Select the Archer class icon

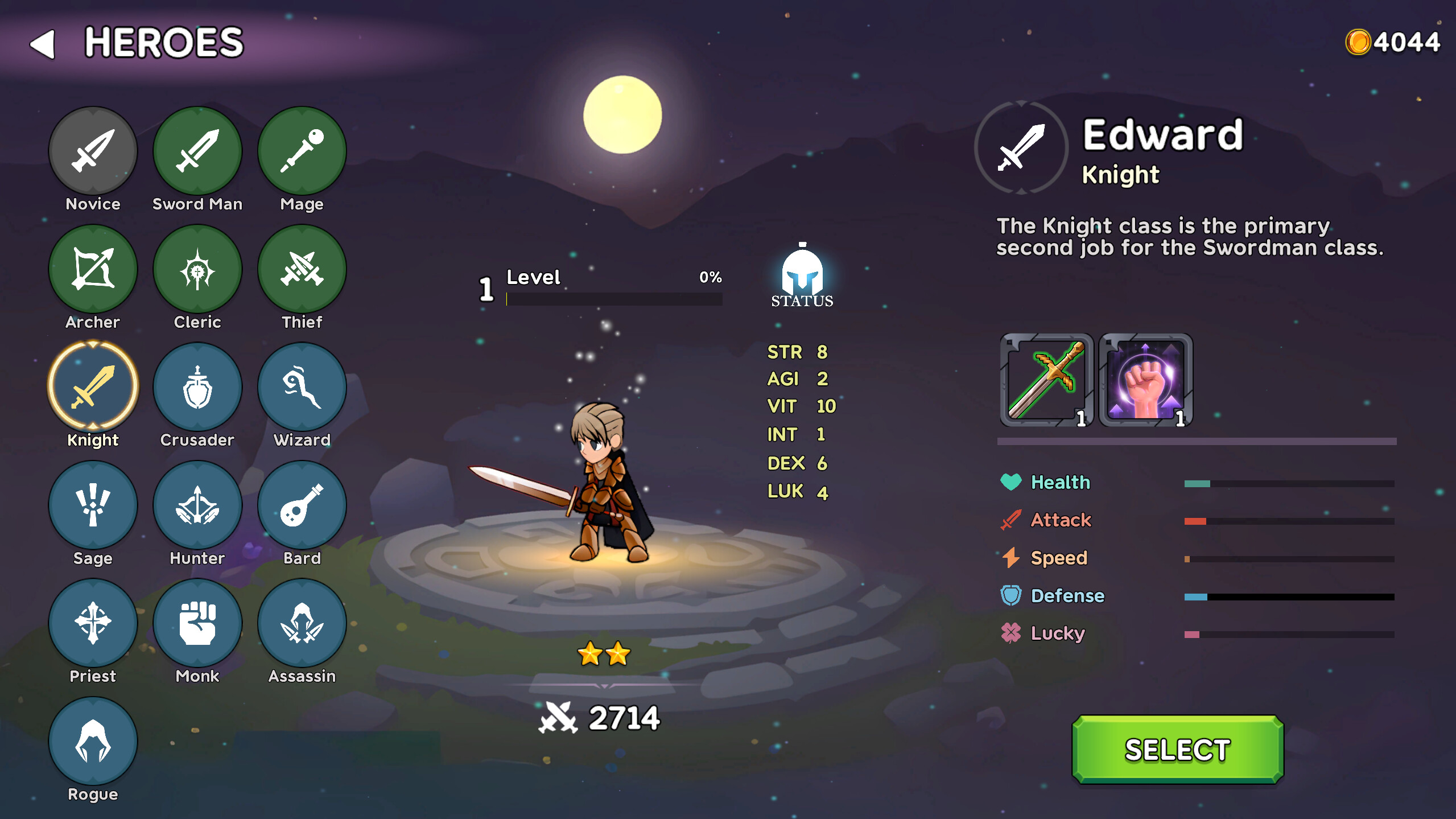[93, 267]
